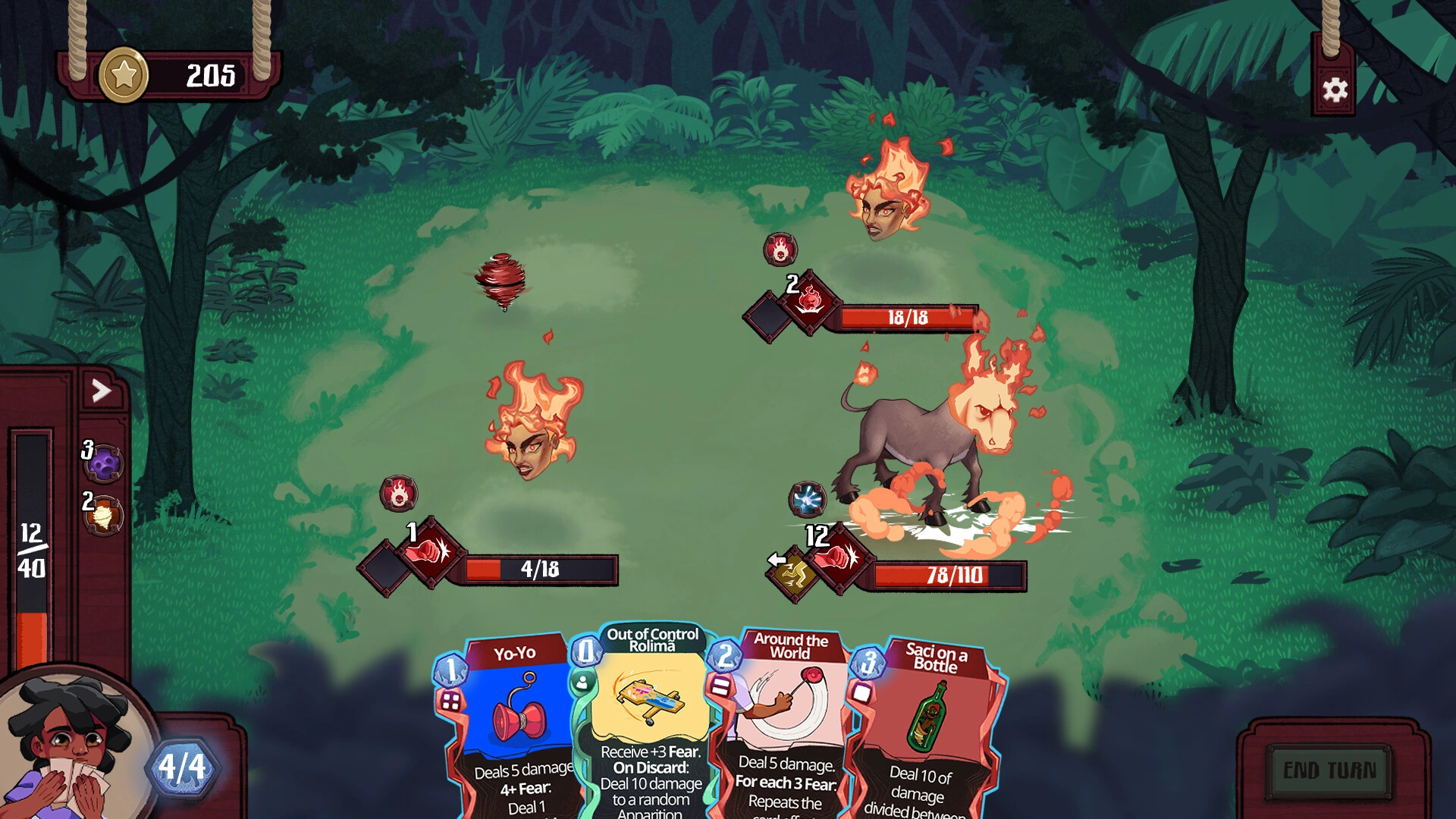Inspect the fire skull icon above the 4/18 apparition
This screenshot has width=1456, height=819.
[400, 494]
